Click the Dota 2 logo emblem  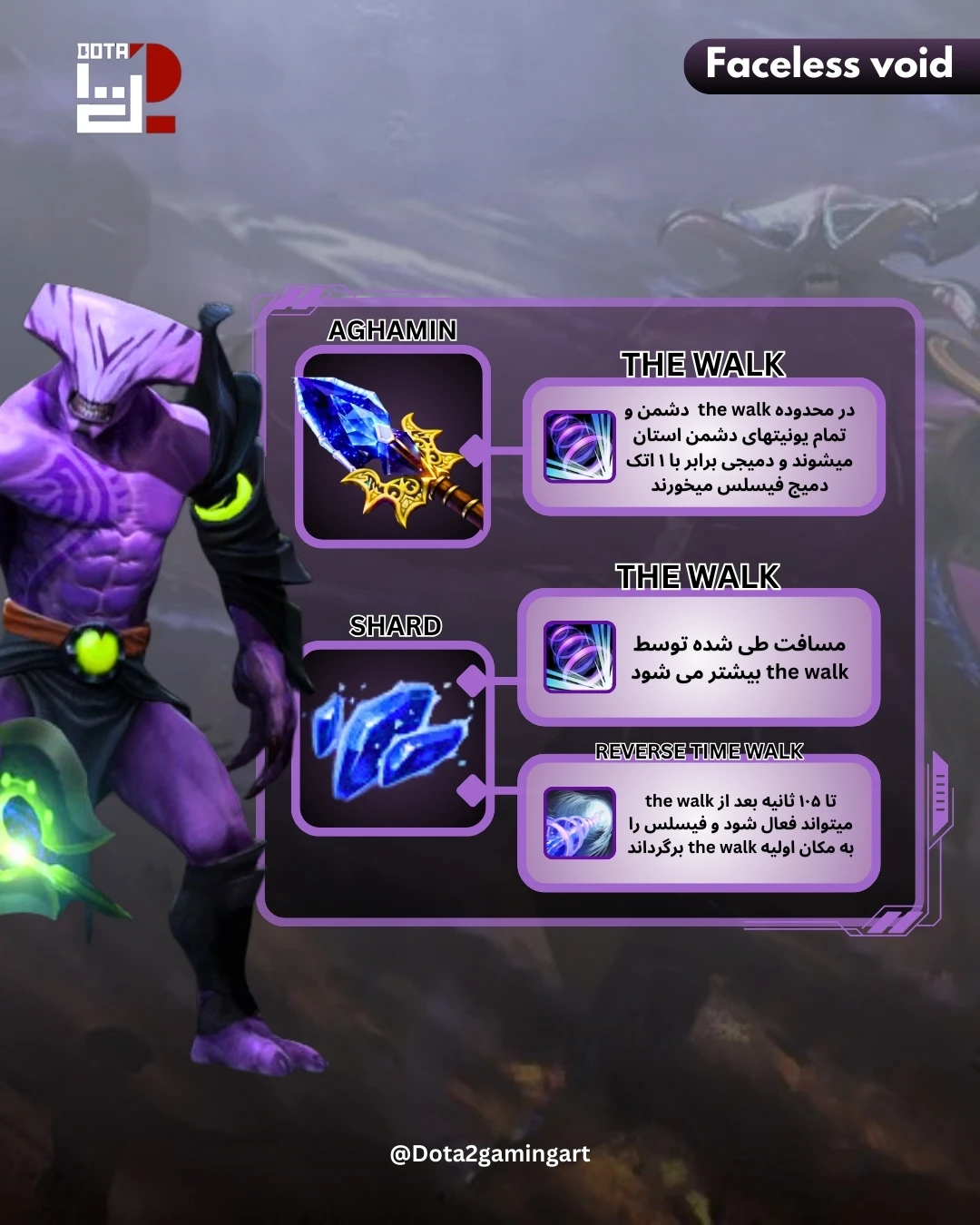point(126,87)
